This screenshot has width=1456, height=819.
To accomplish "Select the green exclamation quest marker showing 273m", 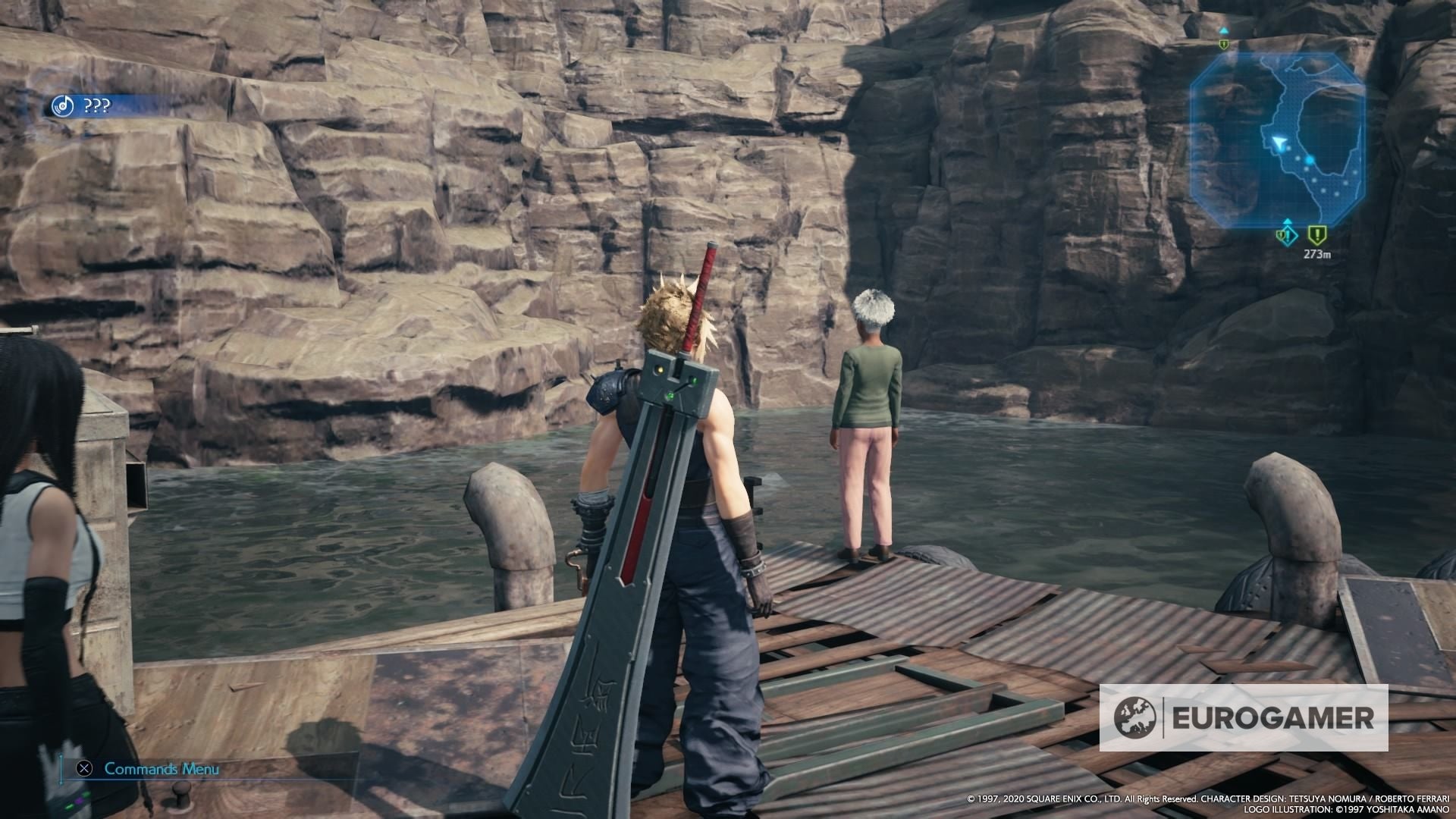I will (1316, 235).
